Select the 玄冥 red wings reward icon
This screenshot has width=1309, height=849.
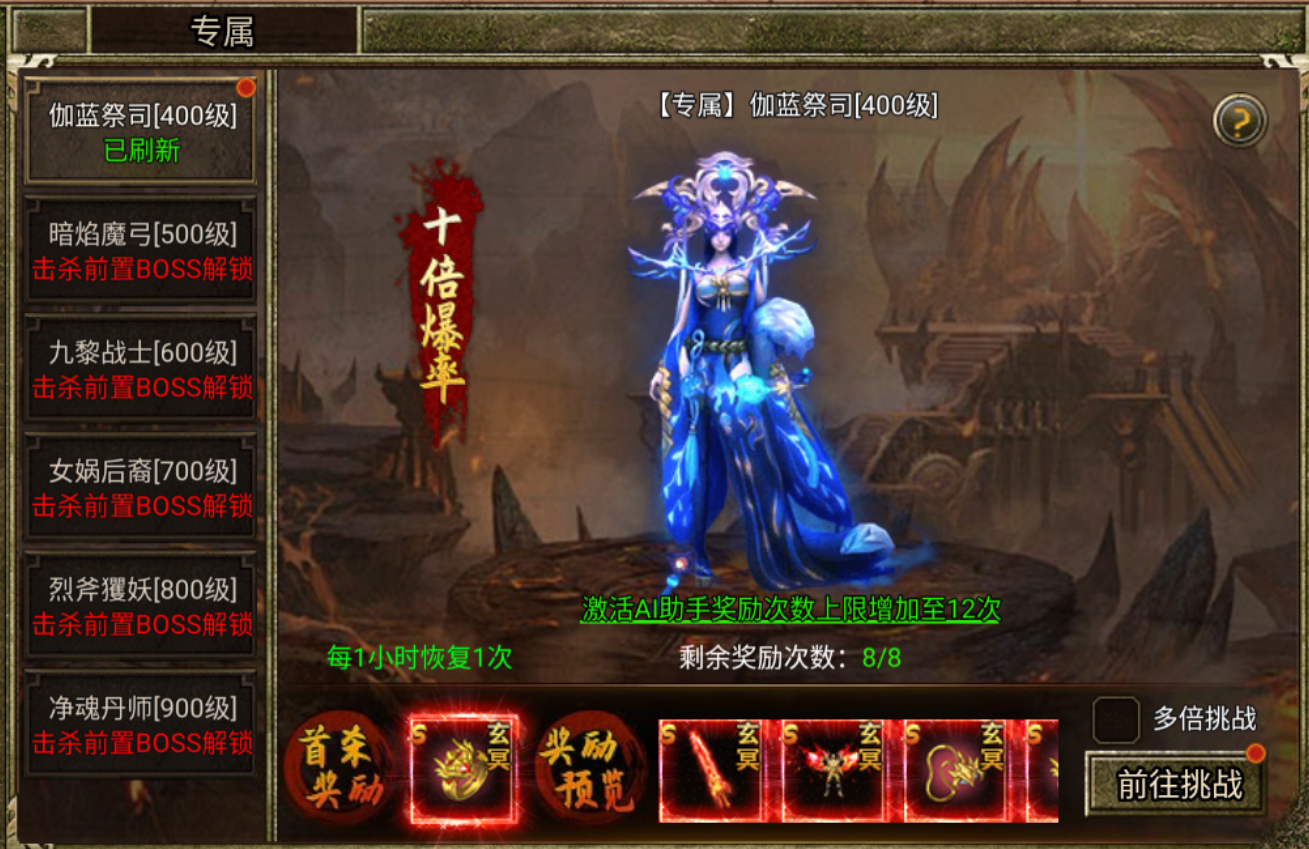(835, 768)
